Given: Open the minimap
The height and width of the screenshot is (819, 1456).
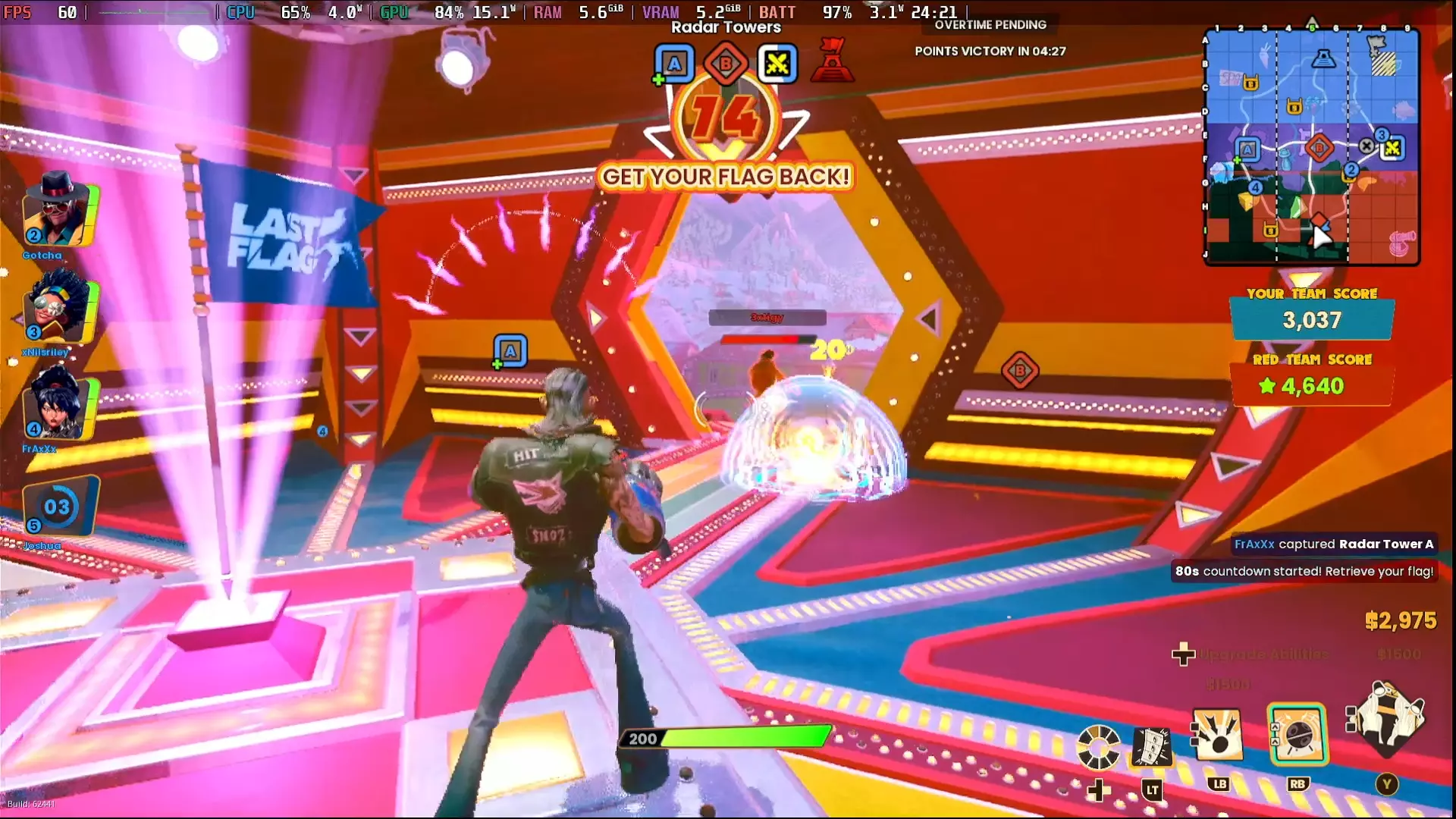Looking at the screenshot, I should (1311, 146).
